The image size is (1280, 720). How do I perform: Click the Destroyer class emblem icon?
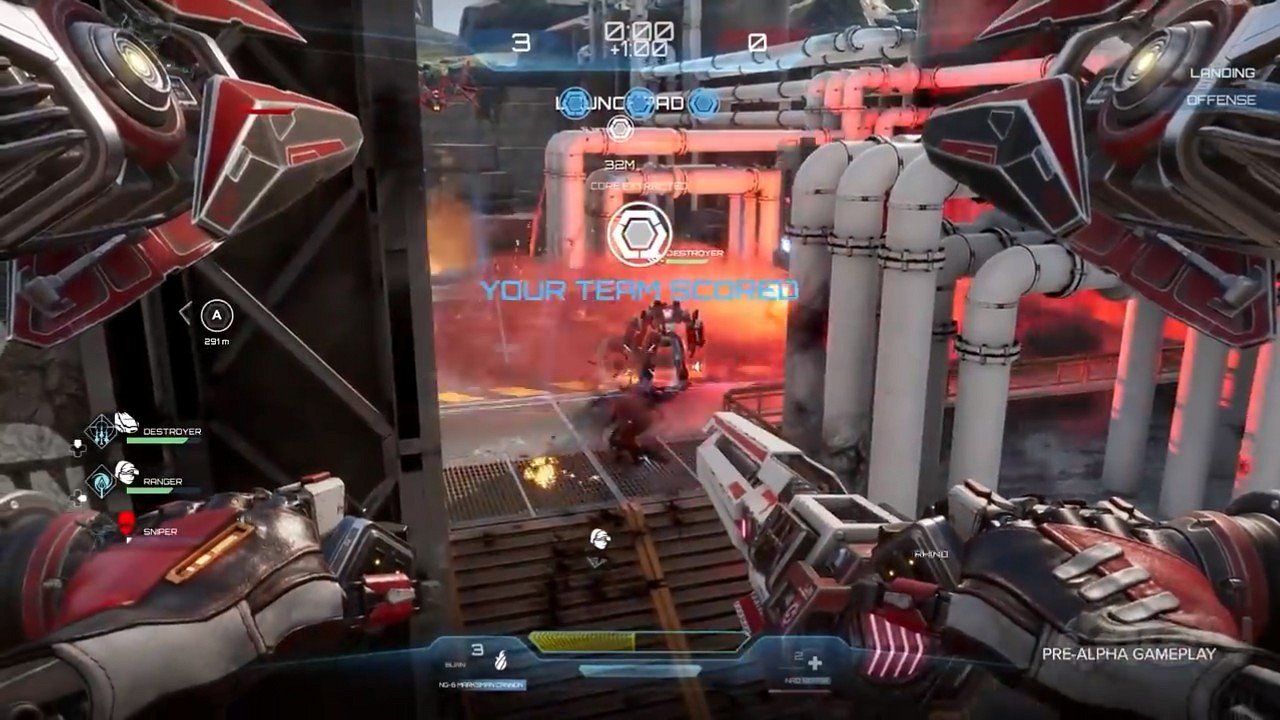(x=101, y=430)
